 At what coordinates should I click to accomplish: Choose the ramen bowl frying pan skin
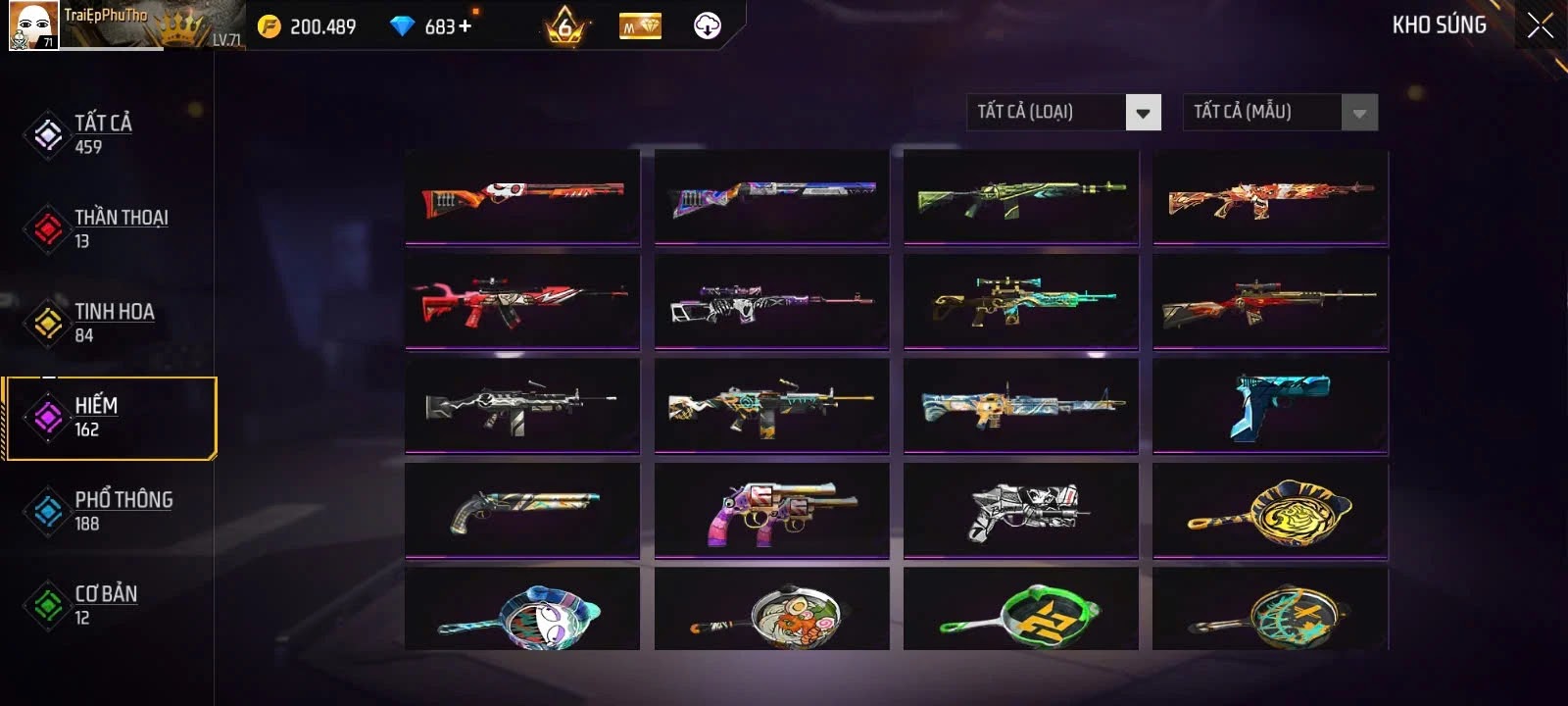coord(772,612)
